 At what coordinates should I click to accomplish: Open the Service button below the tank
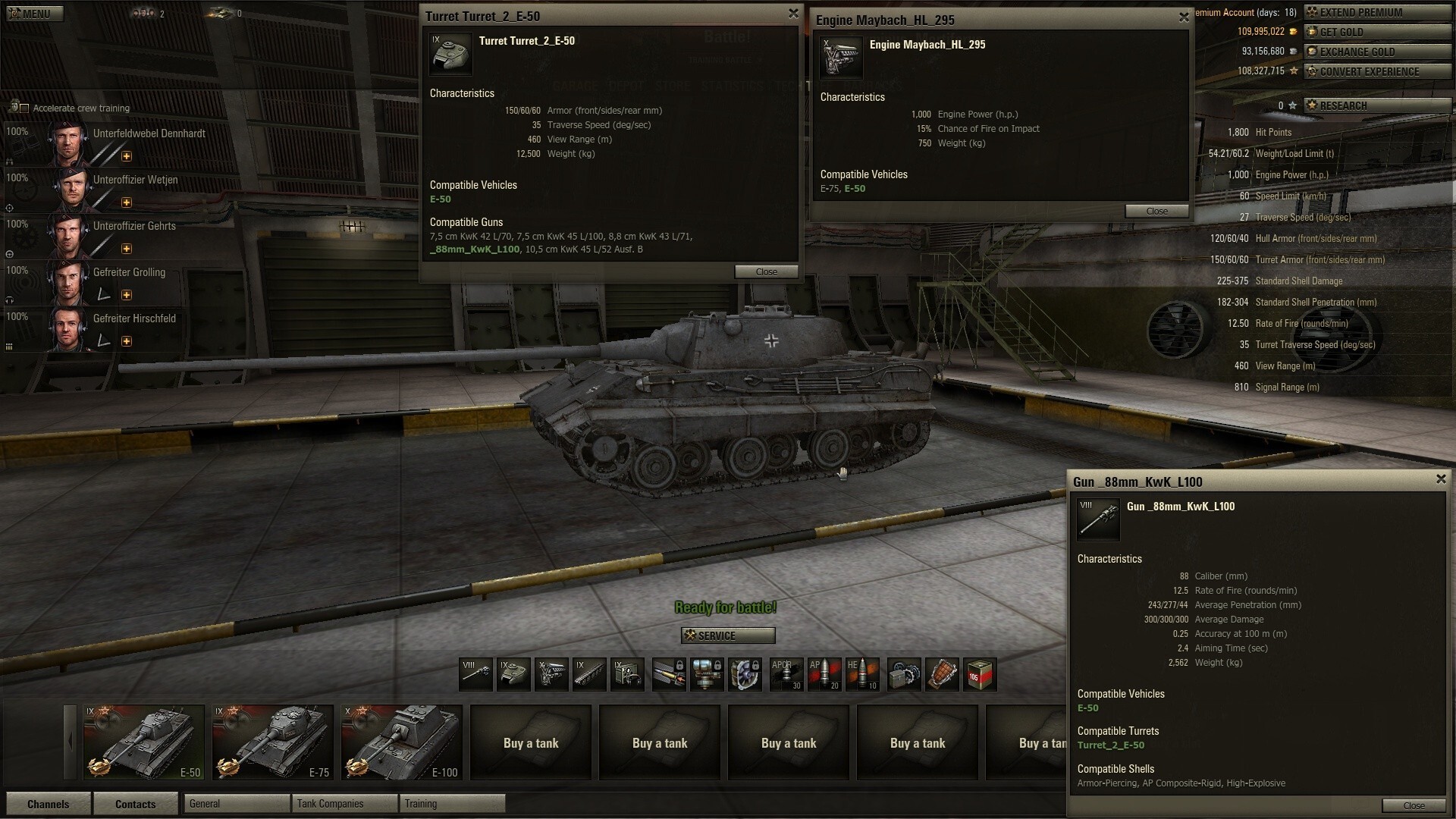click(728, 635)
